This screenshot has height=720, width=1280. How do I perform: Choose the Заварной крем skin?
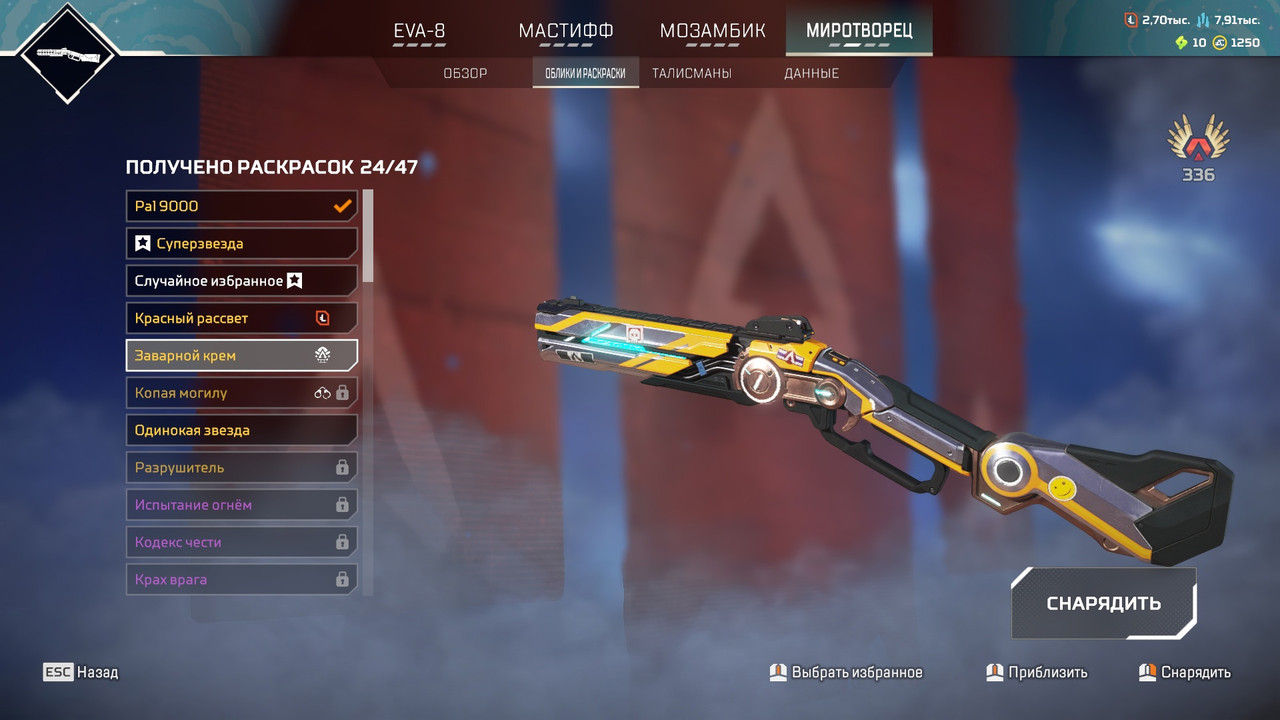tap(242, 355)
